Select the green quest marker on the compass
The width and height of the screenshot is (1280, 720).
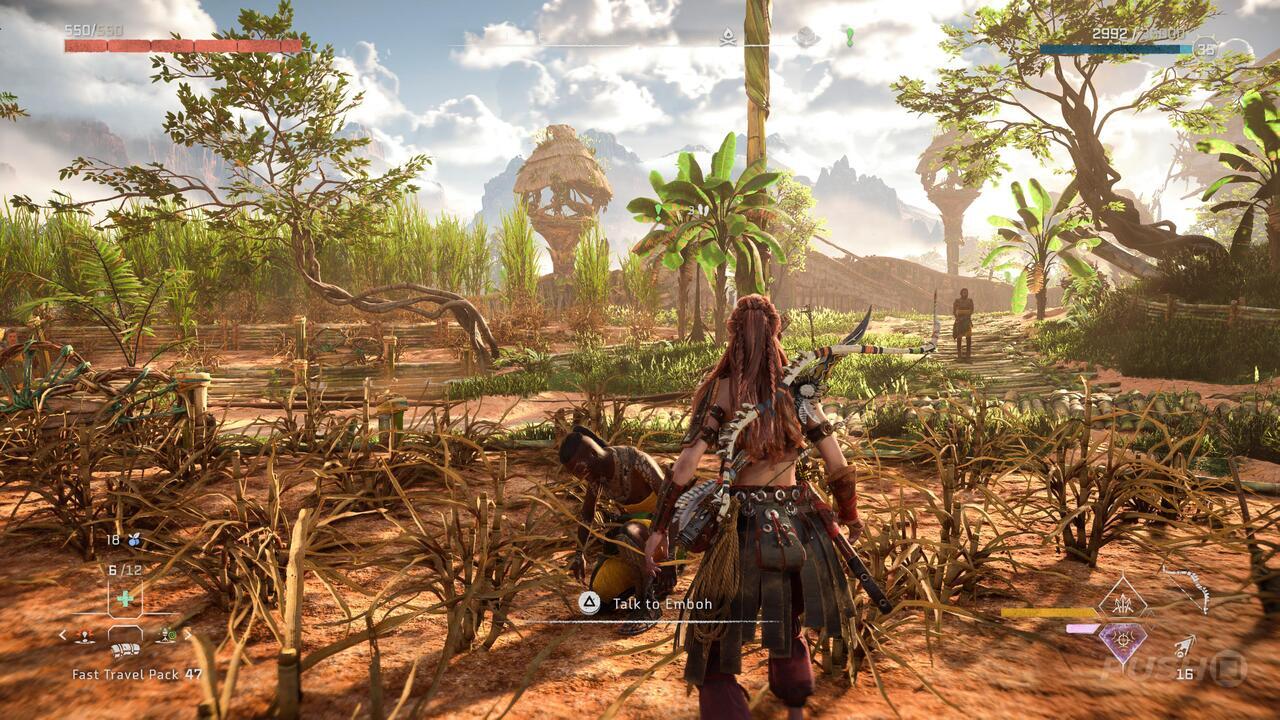[850, 38]
